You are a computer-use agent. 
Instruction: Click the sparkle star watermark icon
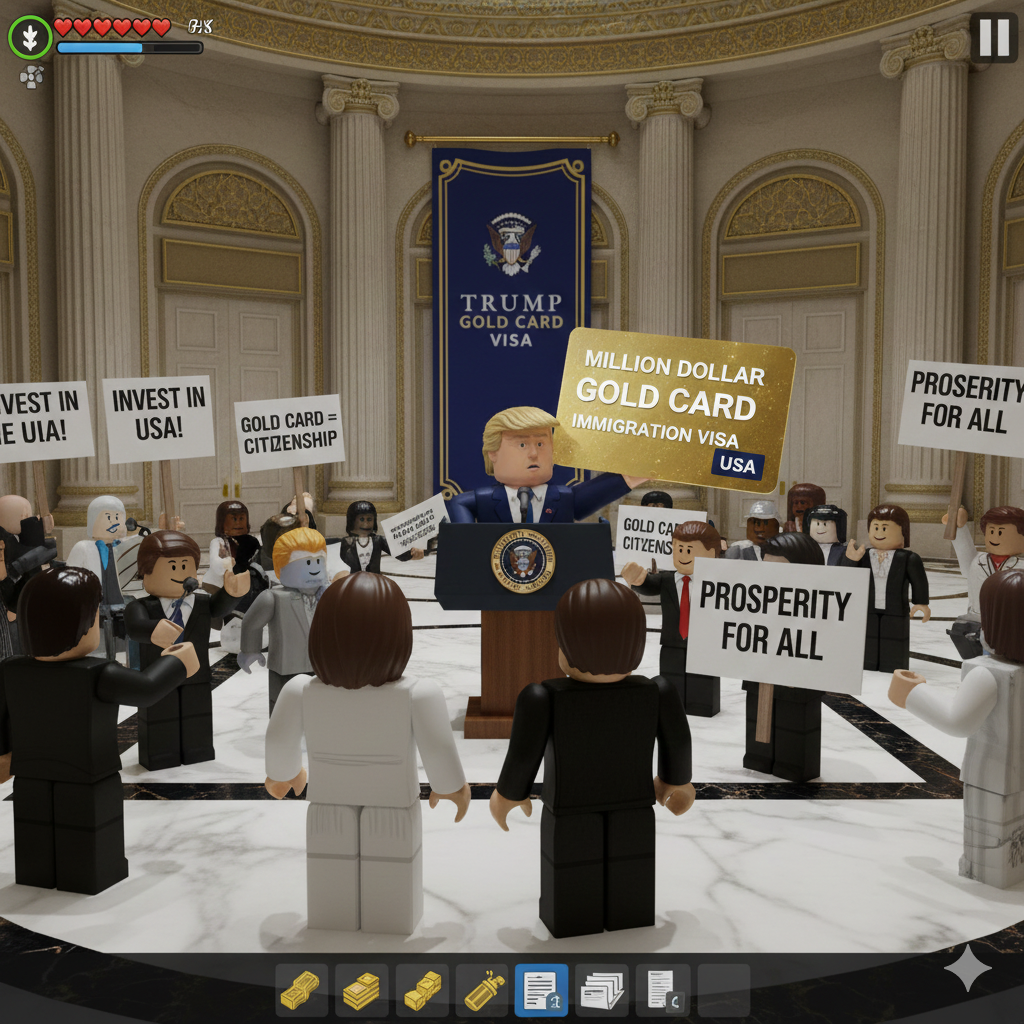968,968
